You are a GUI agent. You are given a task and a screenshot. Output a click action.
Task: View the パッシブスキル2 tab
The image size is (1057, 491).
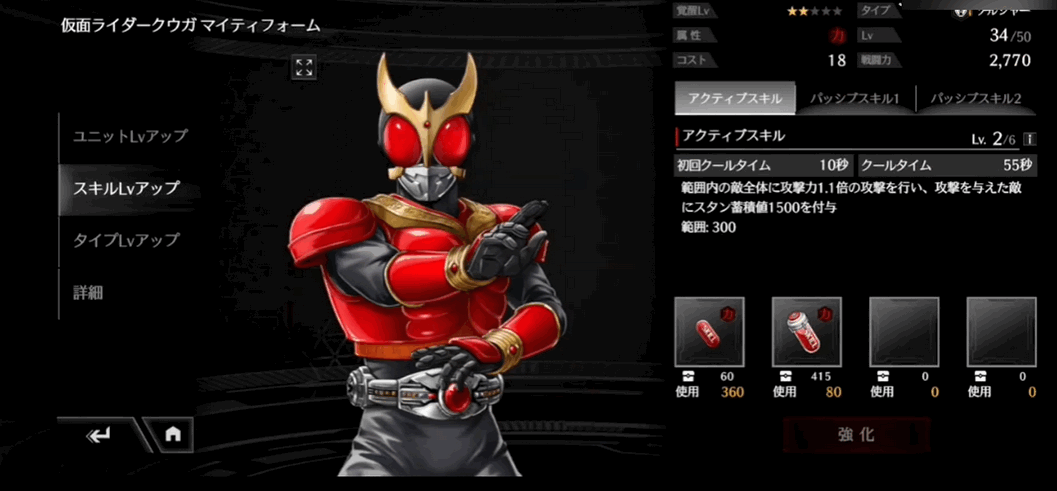[x=975, y=99]
